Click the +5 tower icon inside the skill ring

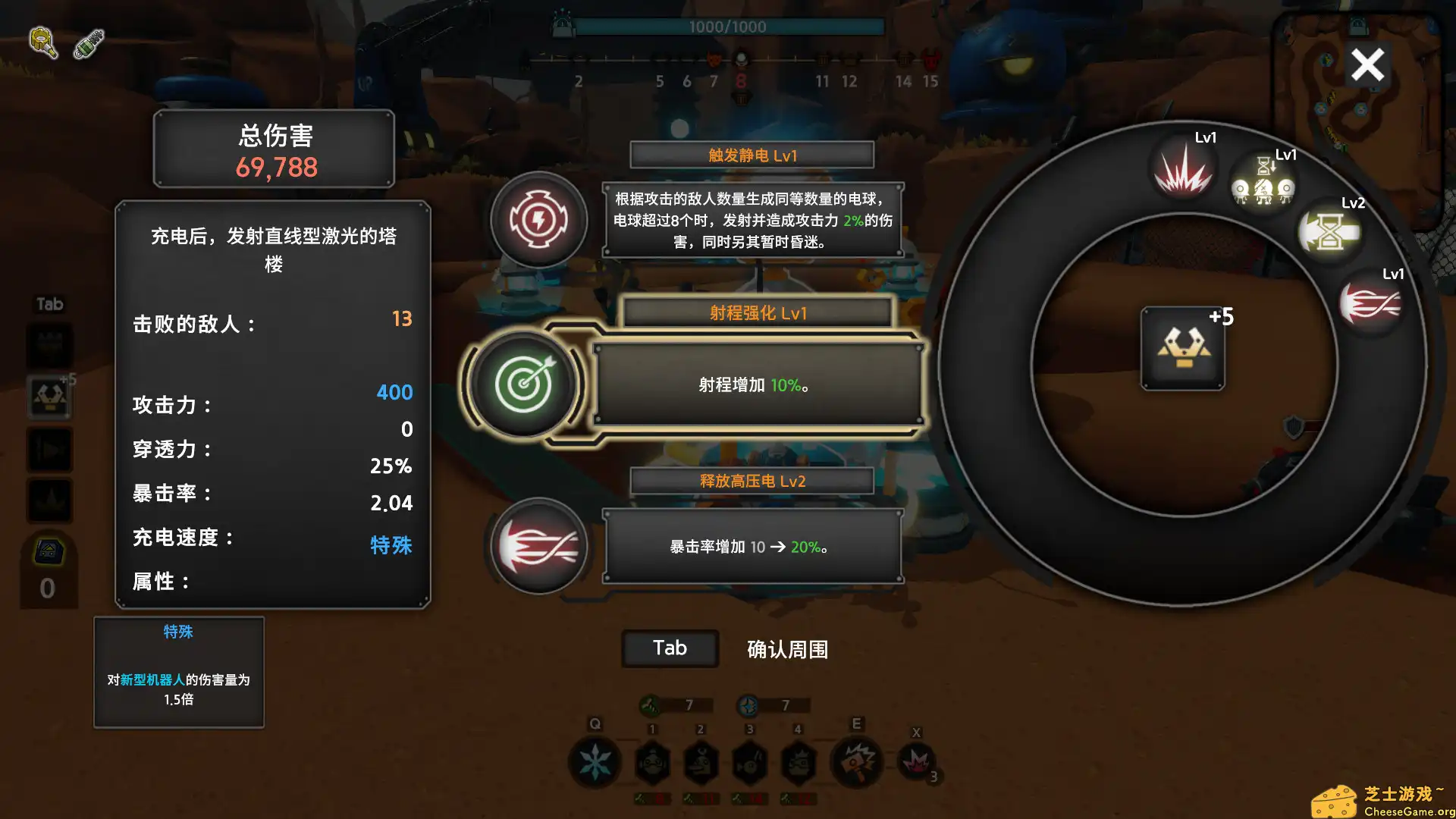(x=1182, y=349)
